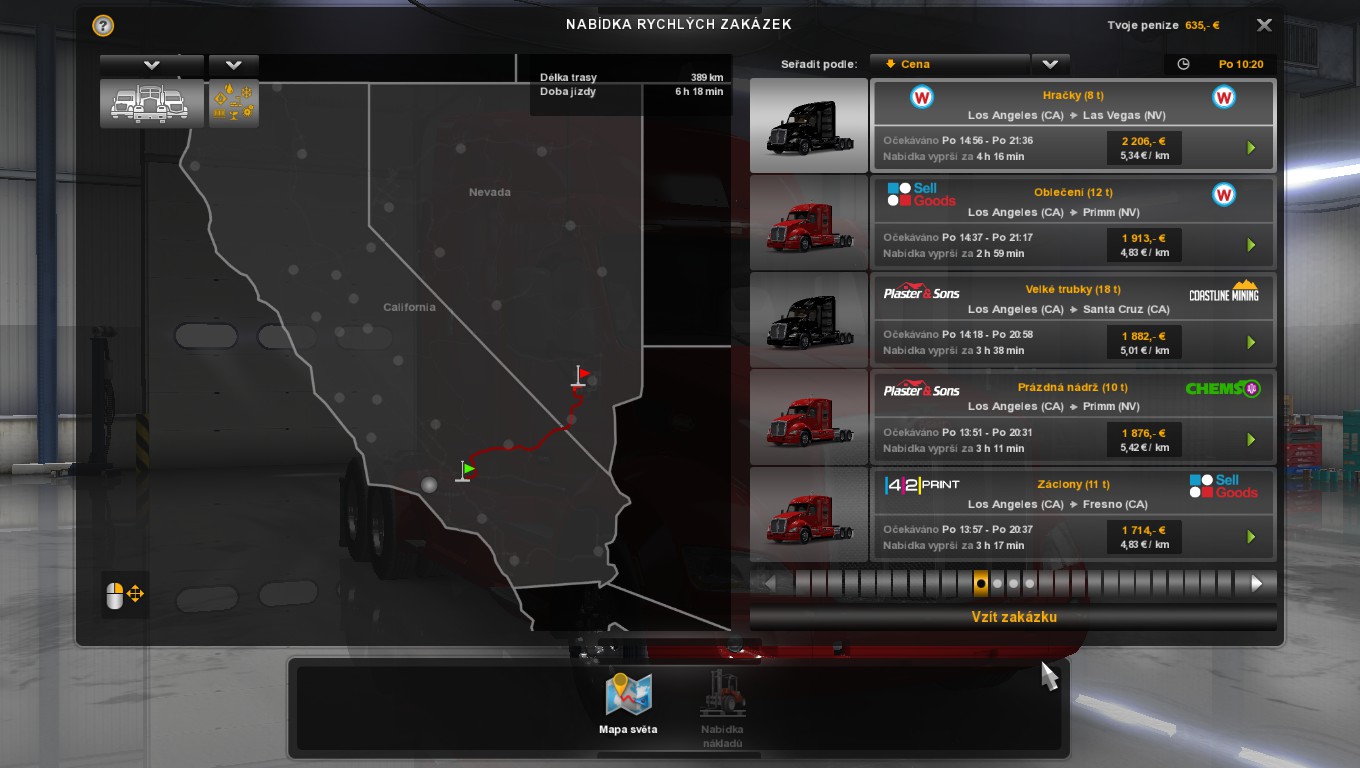Click the clock time filter icon

coord(1184,64)
